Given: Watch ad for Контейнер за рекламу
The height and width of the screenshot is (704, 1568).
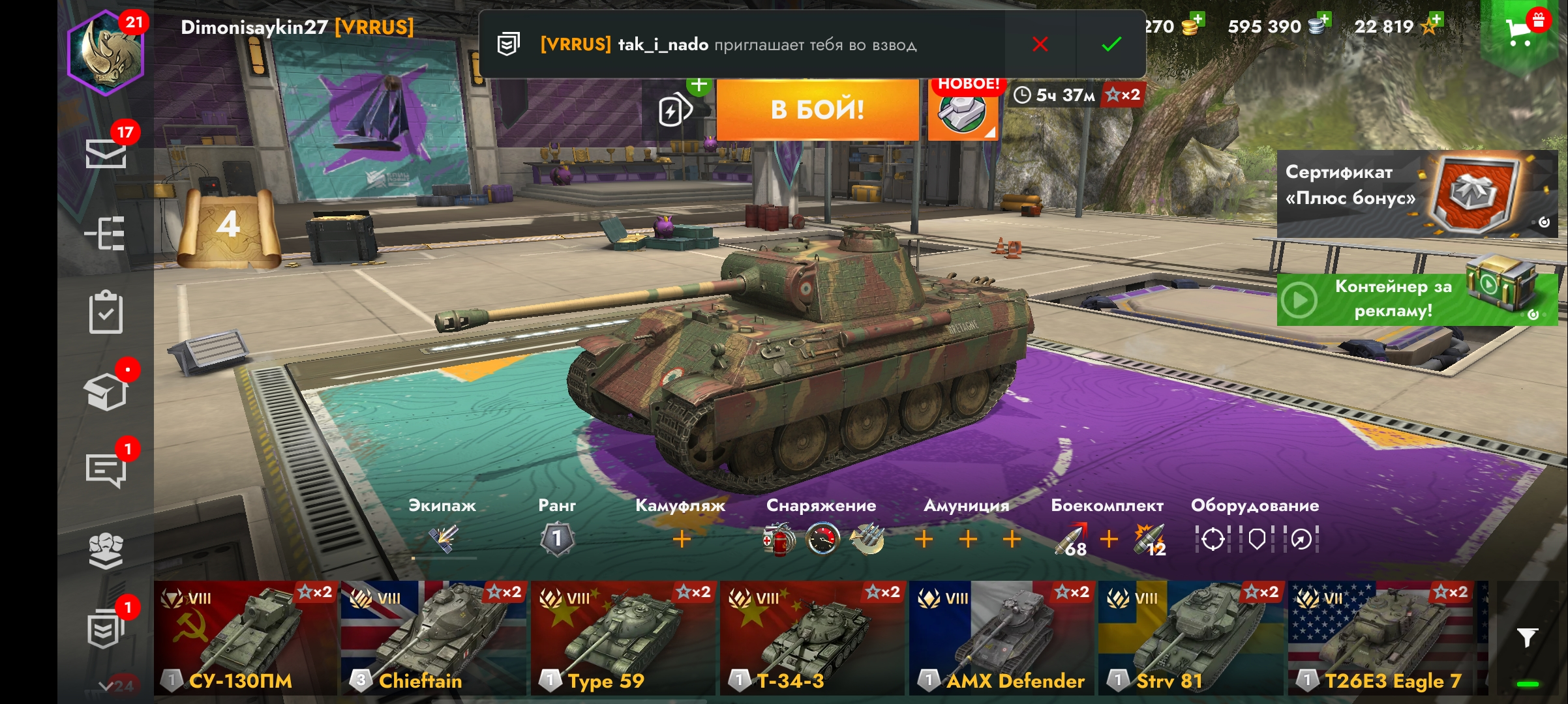Looking at the screenshot, I should click(x=1417, y=299).
